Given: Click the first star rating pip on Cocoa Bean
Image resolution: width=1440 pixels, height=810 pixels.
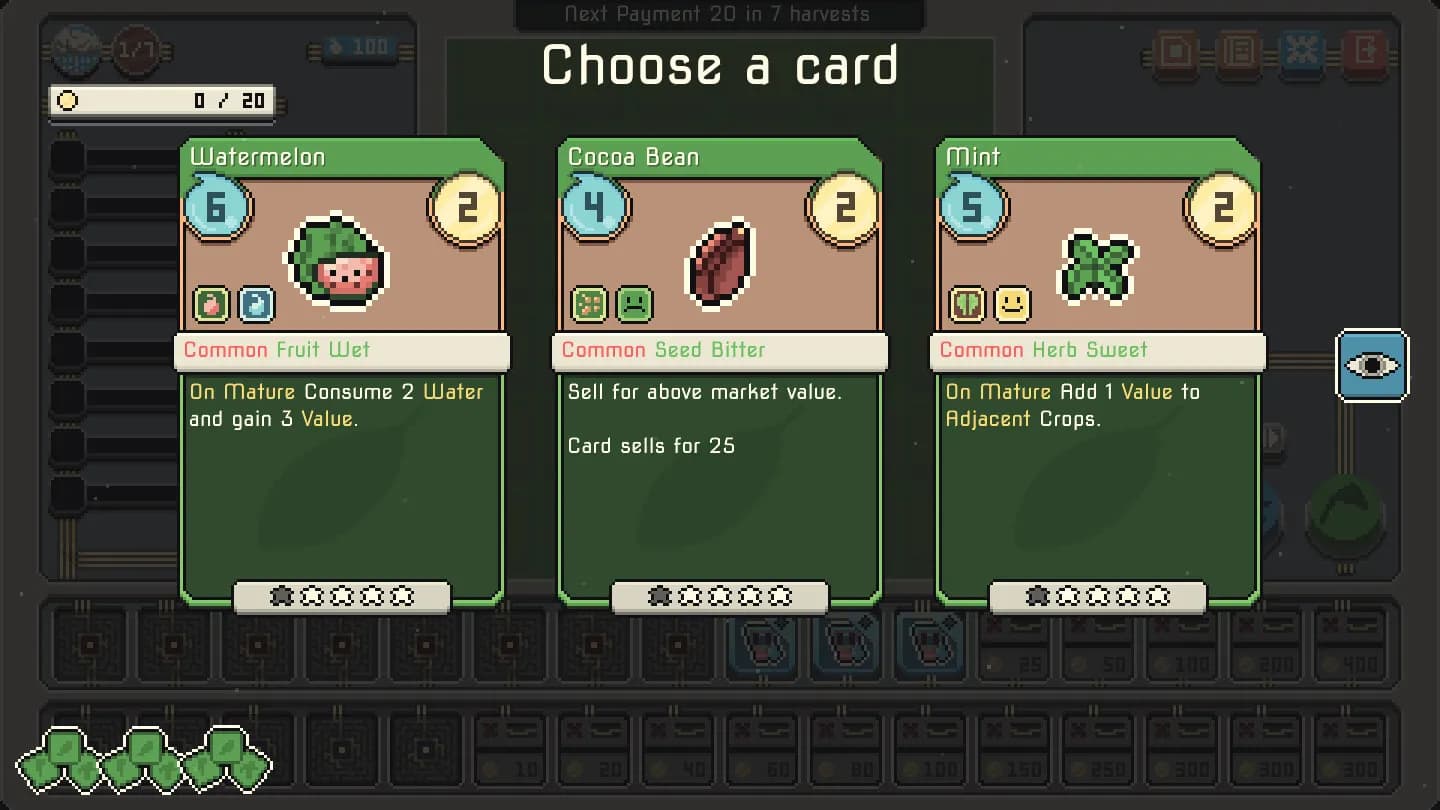Looking at the screenshot, I should pos(658,596).
